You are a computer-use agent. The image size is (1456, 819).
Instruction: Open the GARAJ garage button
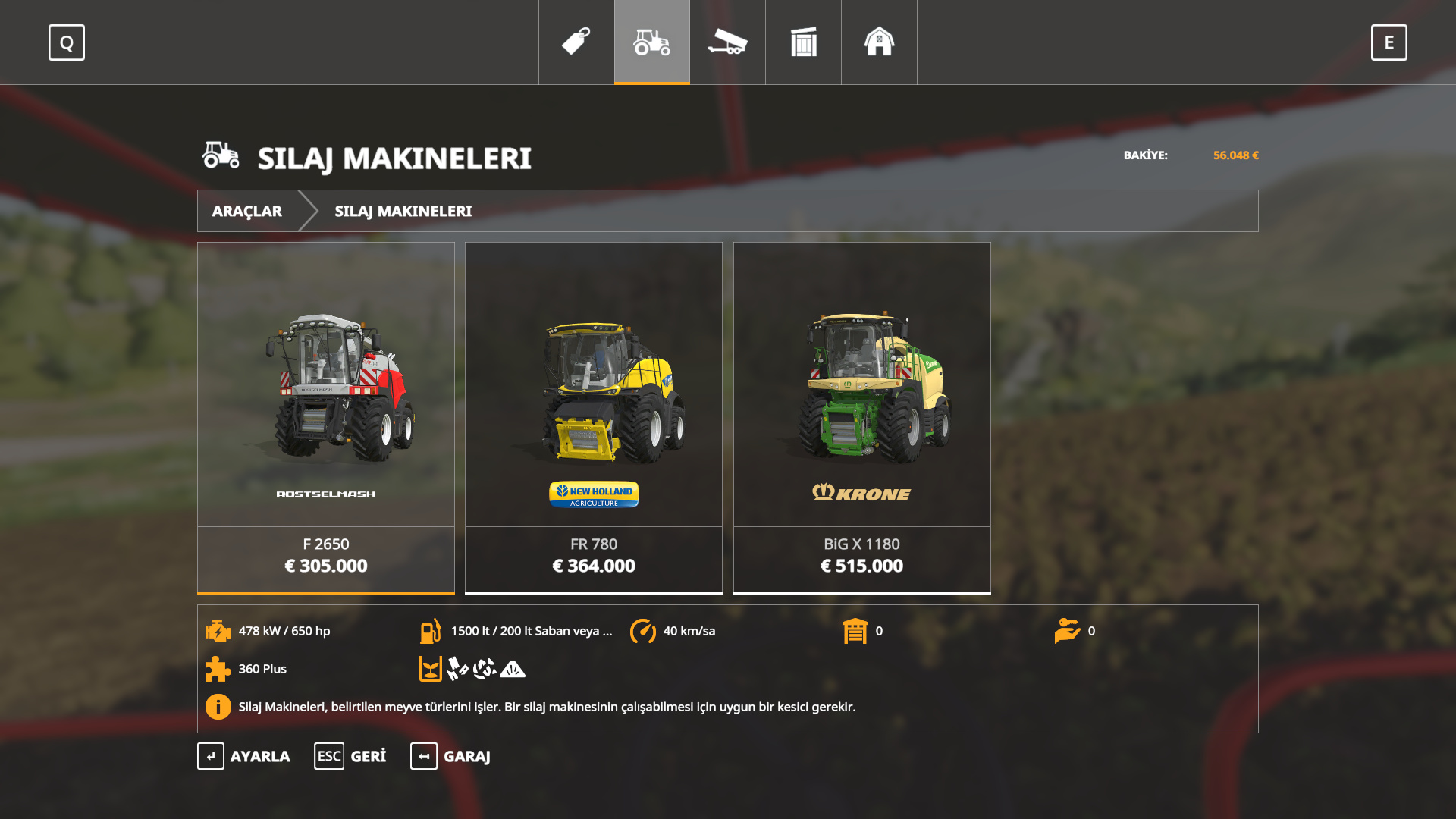click(x=451, y=756)
